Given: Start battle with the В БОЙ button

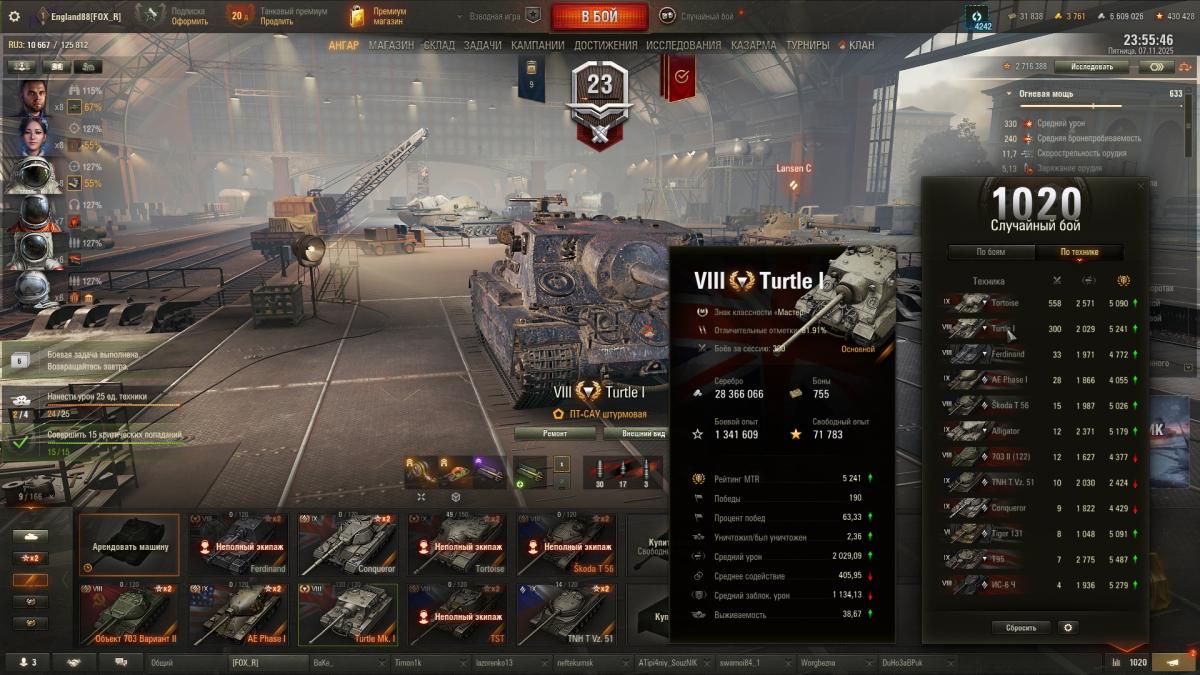Looking at the screenshot, I should point(600,16).
